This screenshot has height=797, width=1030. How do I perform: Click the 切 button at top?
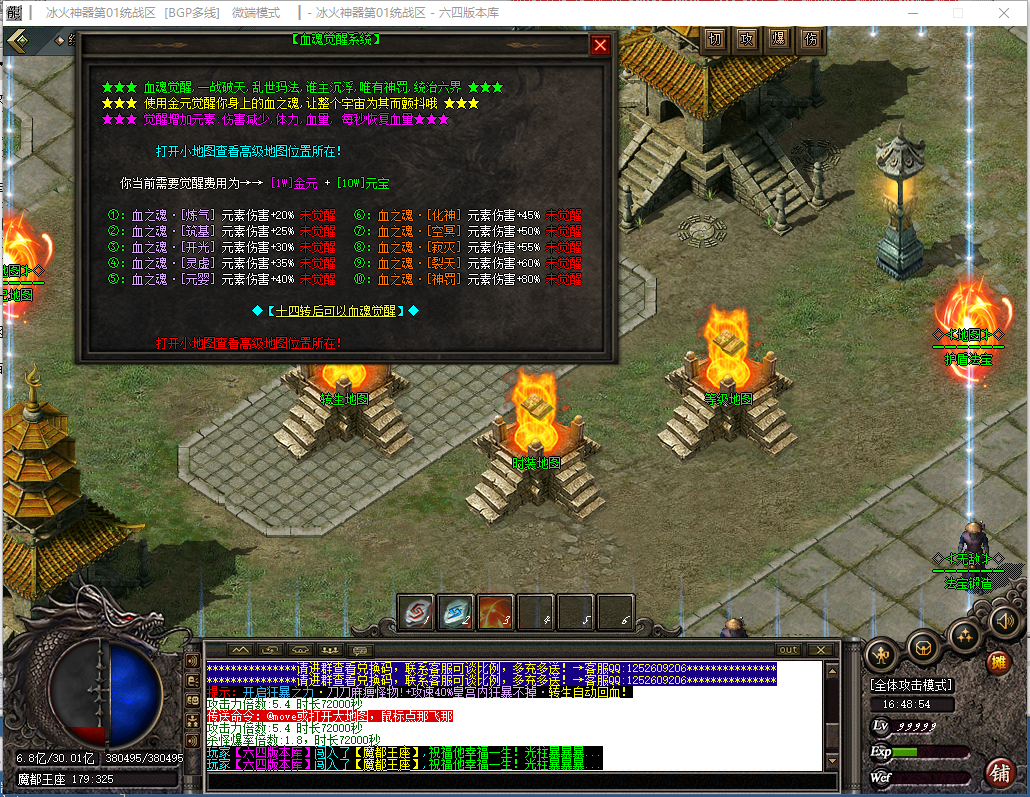pos(714,39)
